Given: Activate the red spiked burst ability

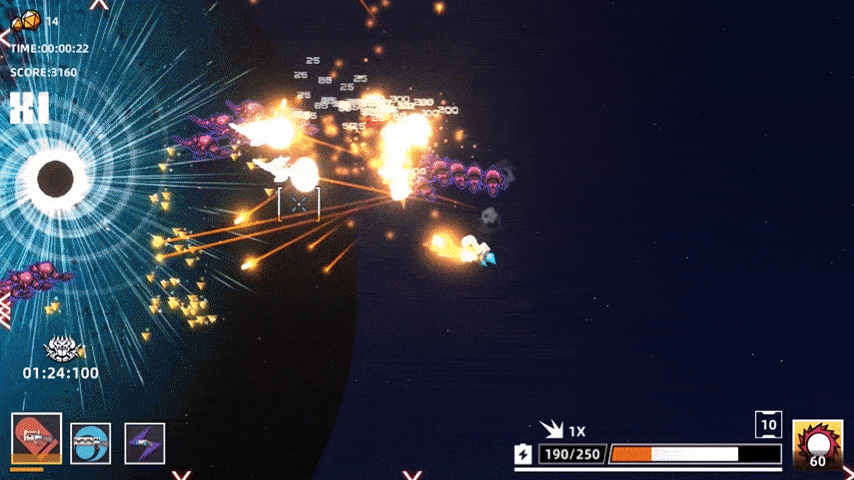Looking at the screenshot, I should click(817, 444).
